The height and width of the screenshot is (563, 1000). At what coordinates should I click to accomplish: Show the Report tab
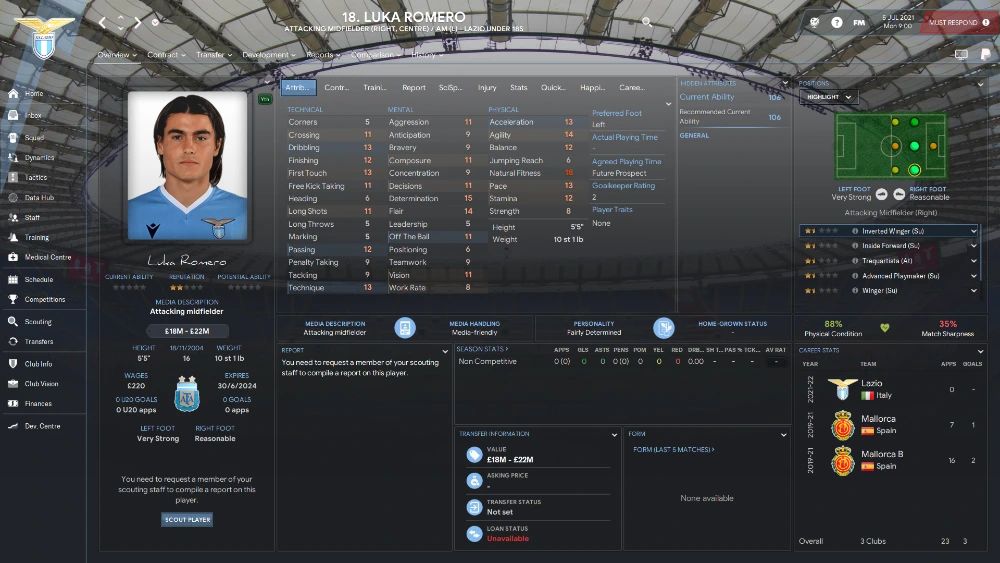(414, 88)
